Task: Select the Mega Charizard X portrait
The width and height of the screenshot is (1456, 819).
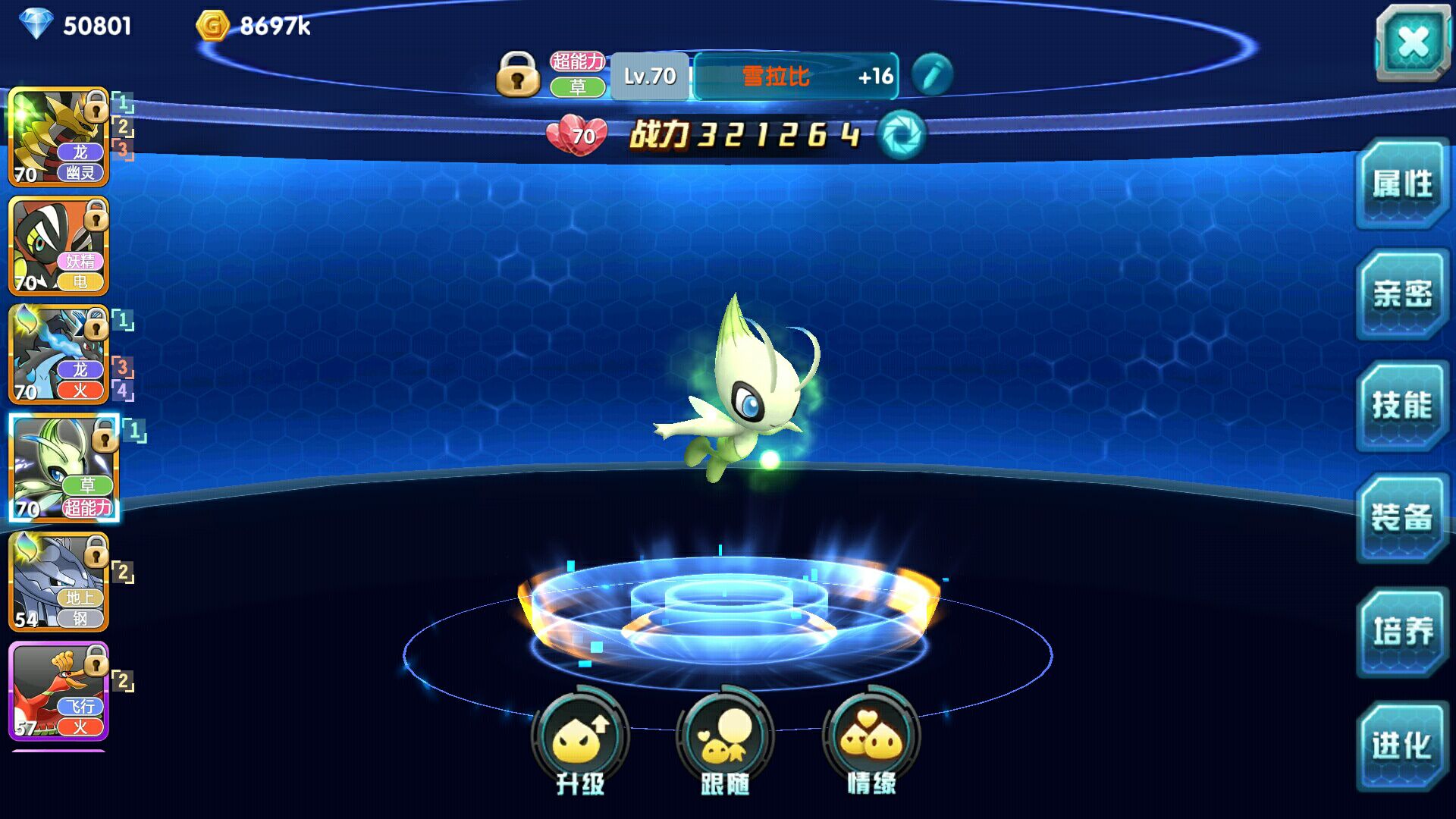Action: [58, 355]
